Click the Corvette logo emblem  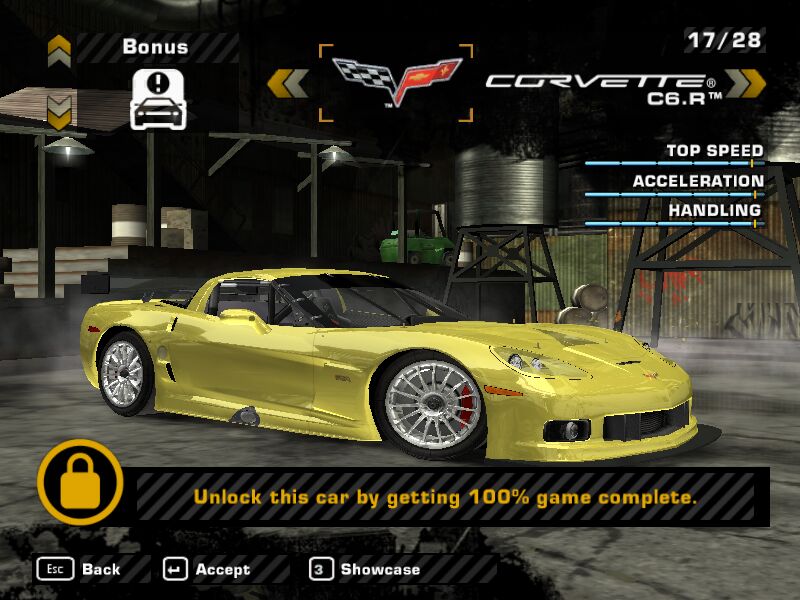pos(396,80)
